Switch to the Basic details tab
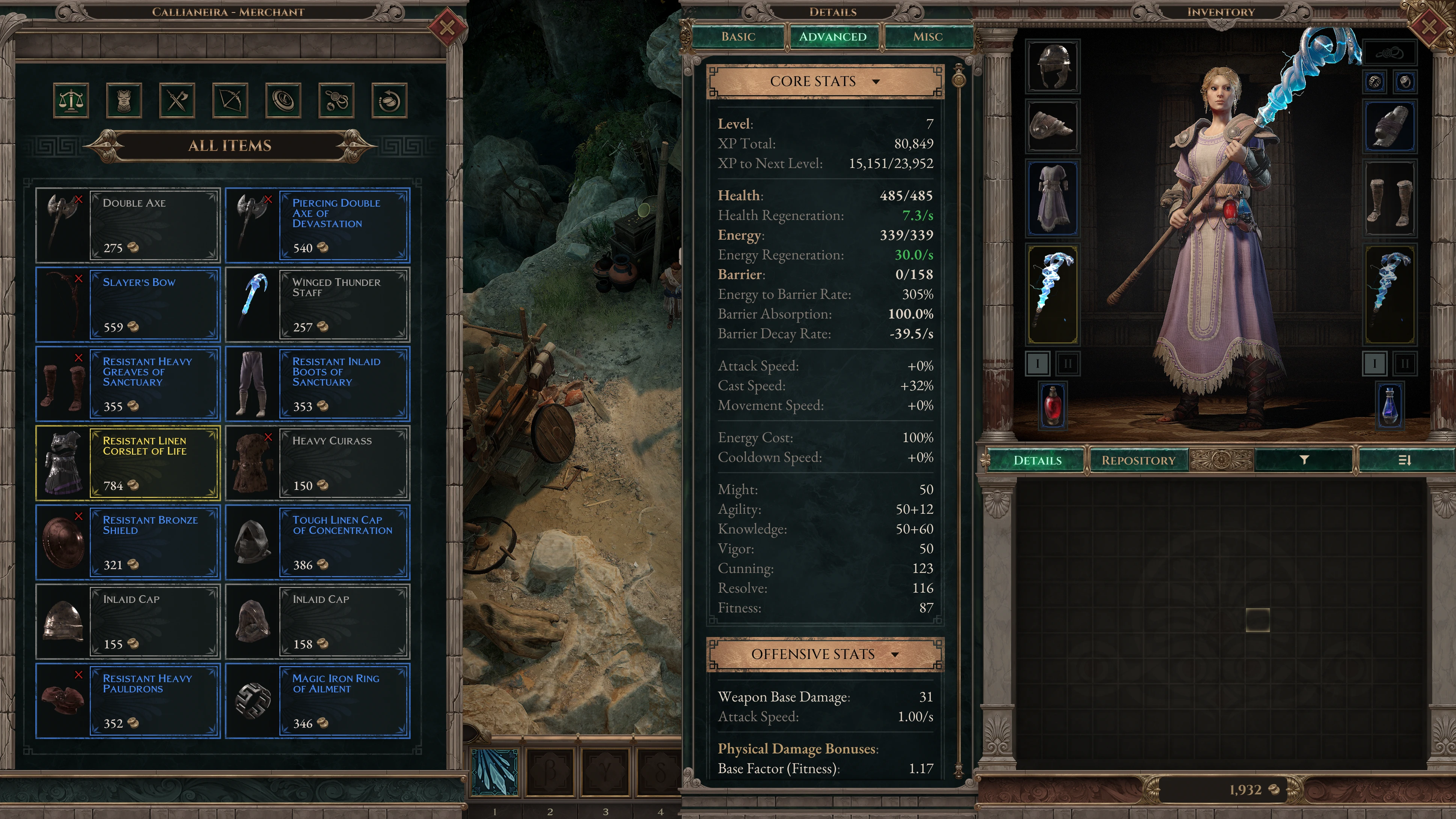 [x=738, y=37]
